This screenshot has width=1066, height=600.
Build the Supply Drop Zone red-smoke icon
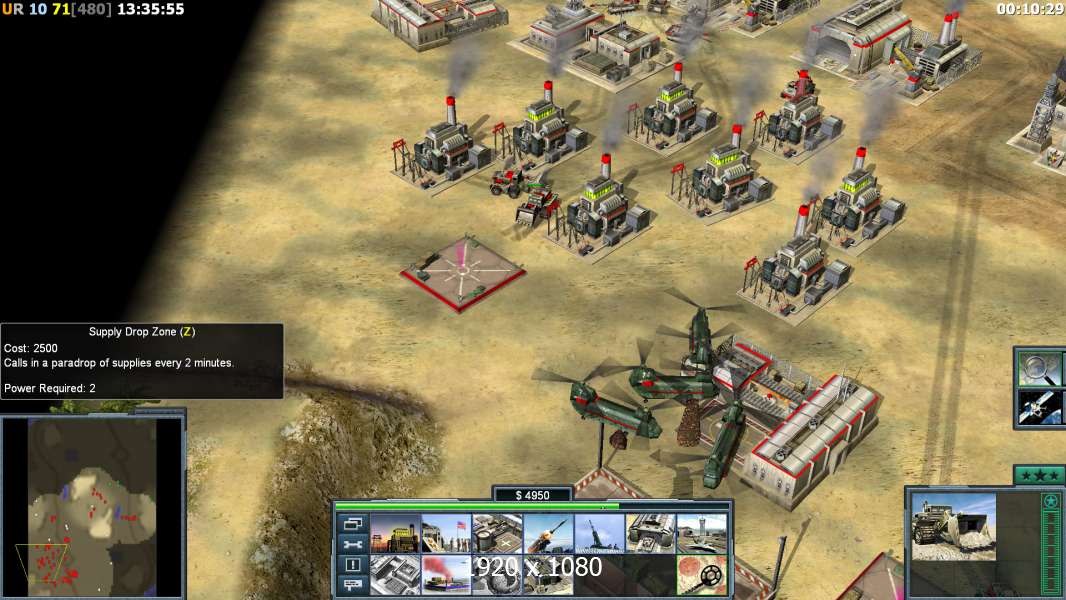pos(445,575)
